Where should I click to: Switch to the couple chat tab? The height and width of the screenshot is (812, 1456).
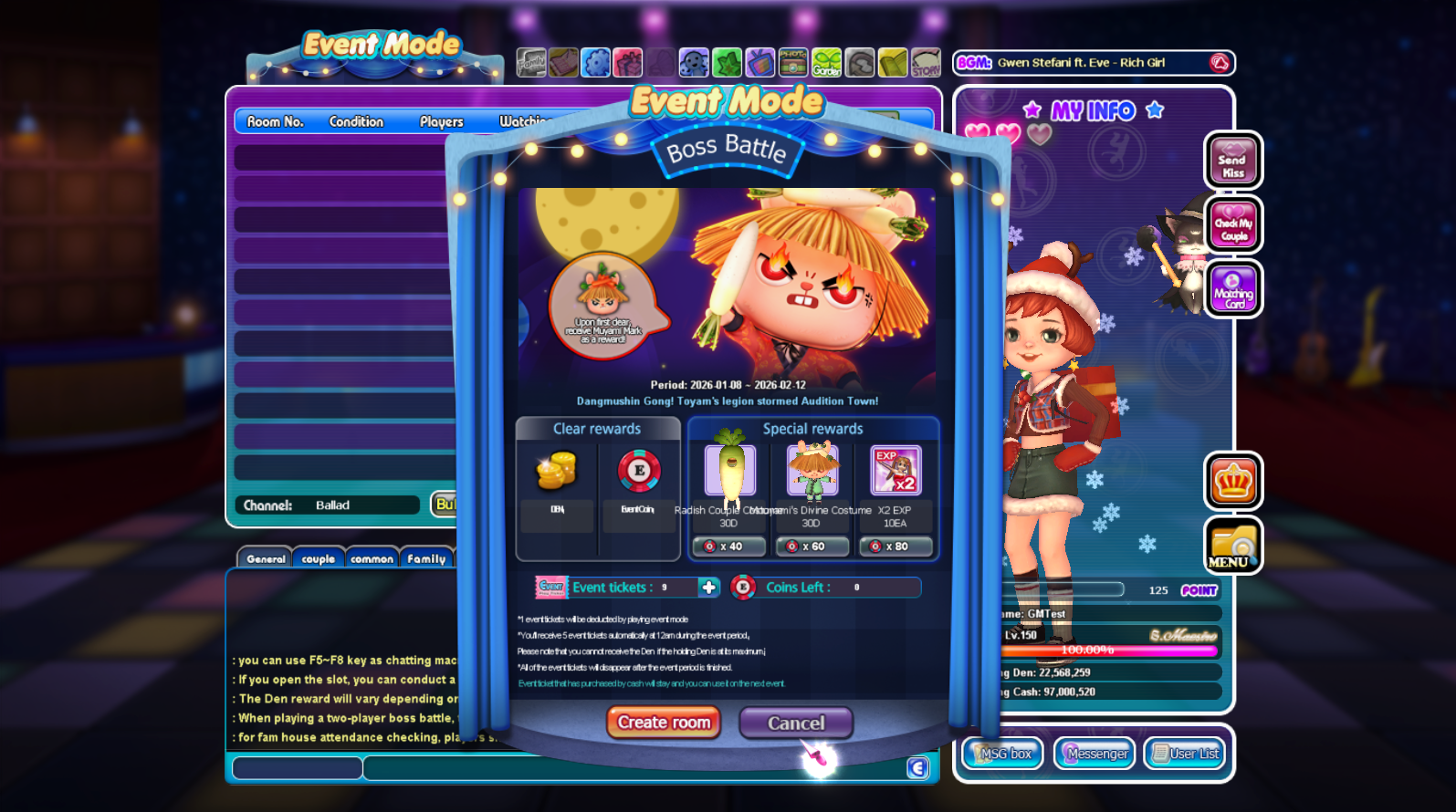(x=318, y=558)
